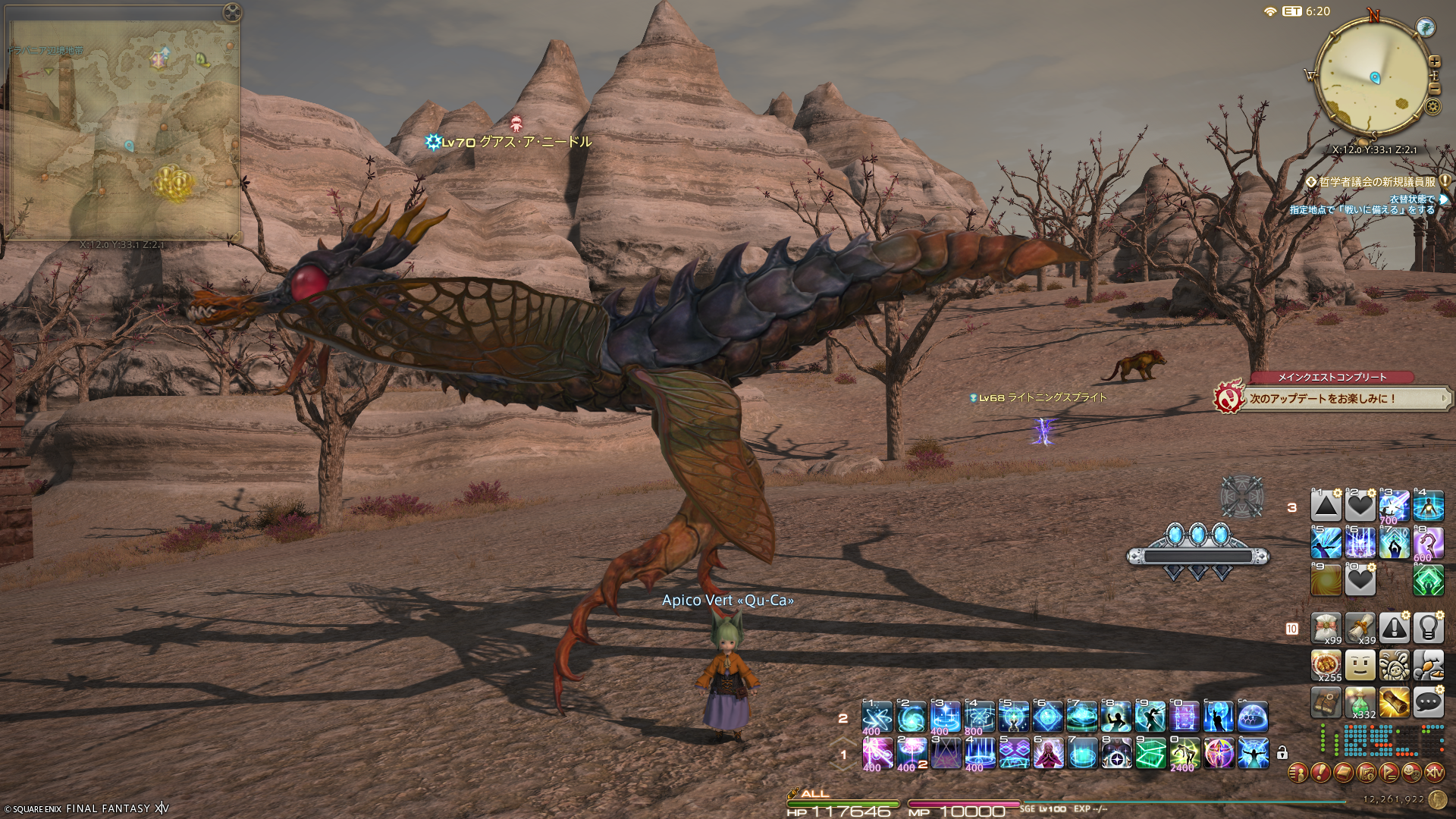
Task: Toggle the hotbar padlock icon
Action: click(1282, 753)
